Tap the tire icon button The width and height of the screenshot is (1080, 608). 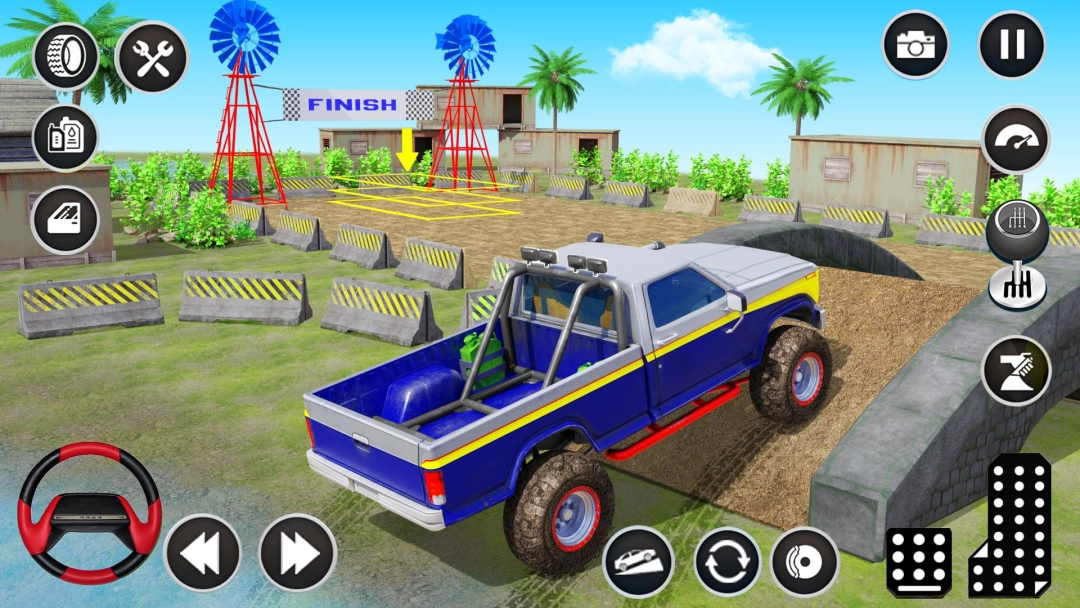tap(66, 56)
